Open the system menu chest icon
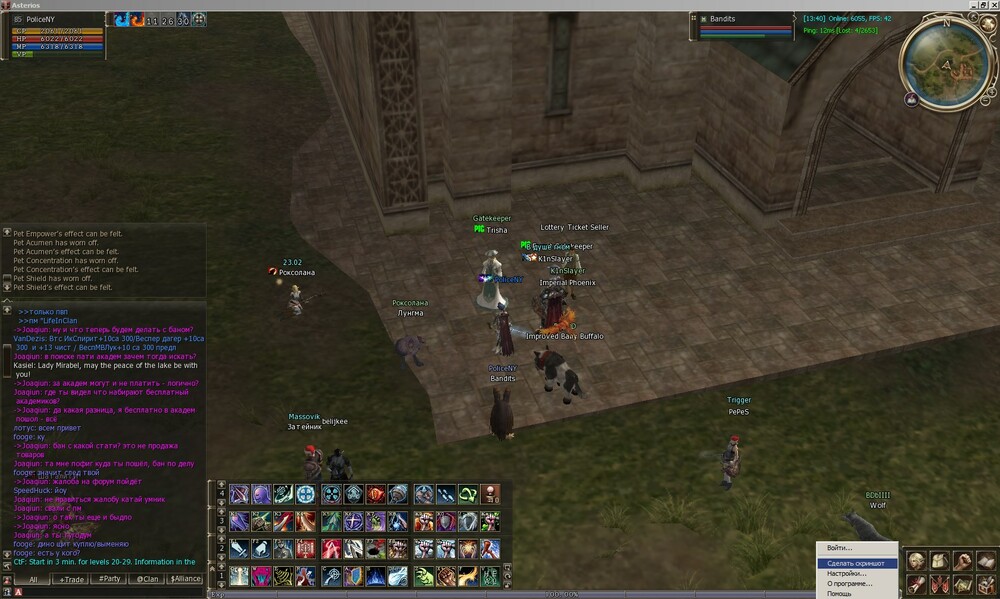 pyautogui.click(x=985, y=584)
